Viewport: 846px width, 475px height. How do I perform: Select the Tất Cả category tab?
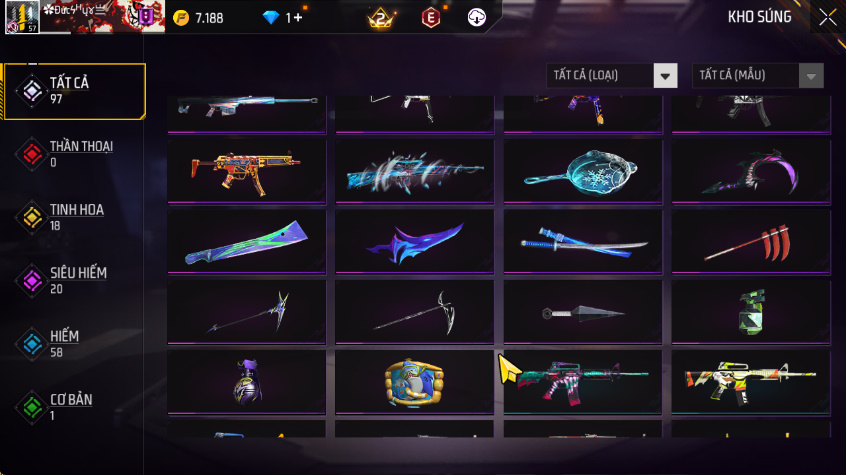[73, 91]
